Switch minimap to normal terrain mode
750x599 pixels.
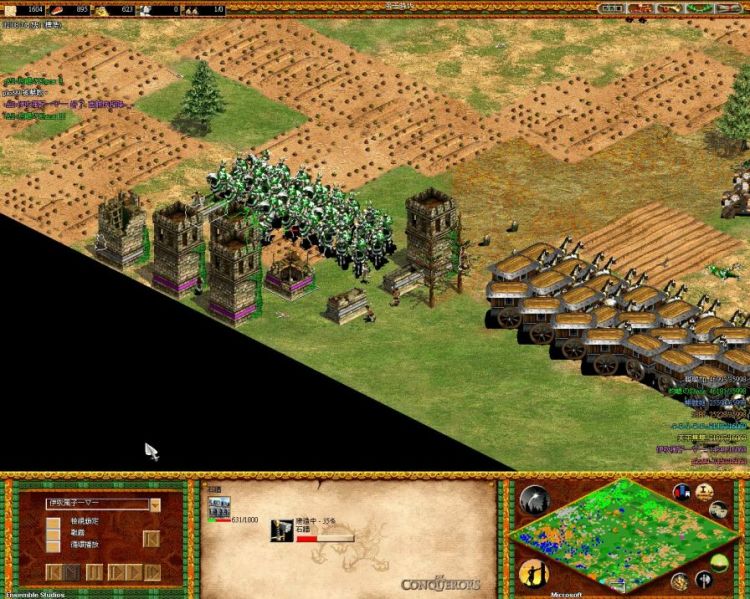720,562
